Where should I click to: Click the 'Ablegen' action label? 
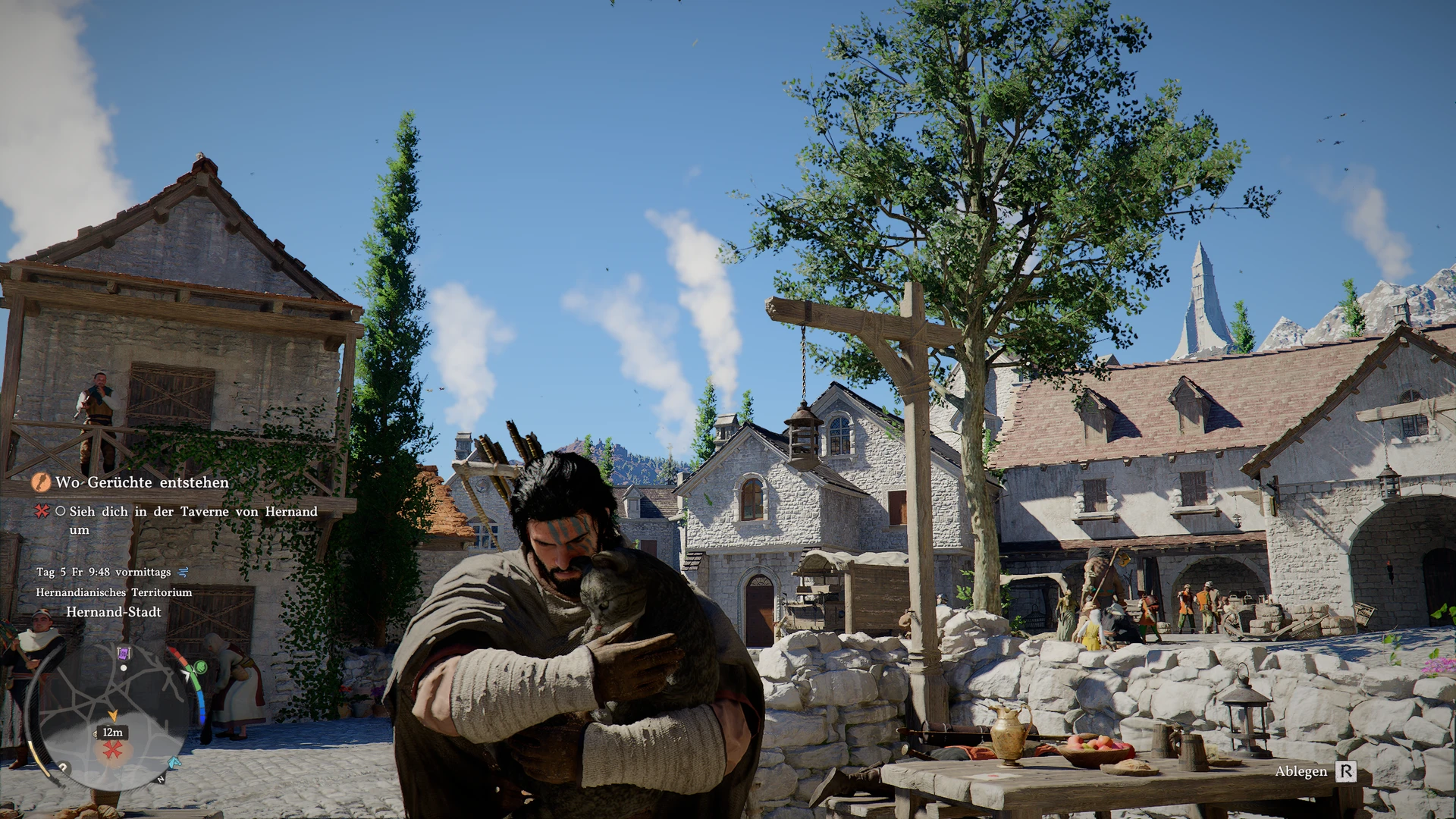tap(1301, 771)
